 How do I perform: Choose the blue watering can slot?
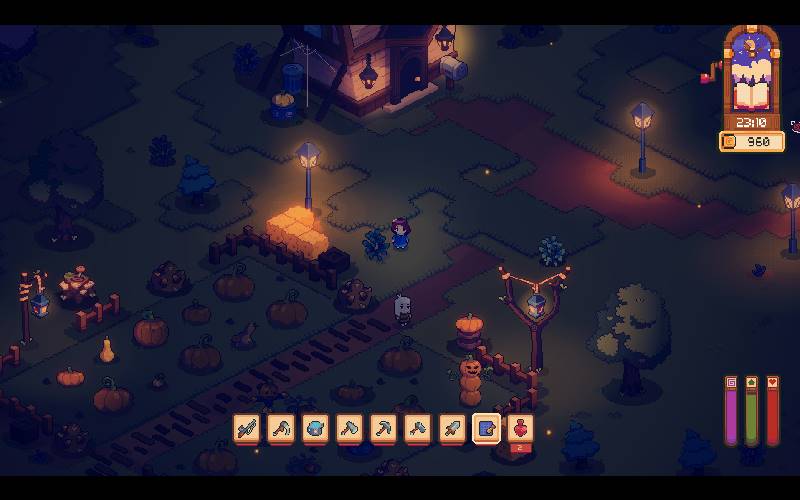[315, 429]
